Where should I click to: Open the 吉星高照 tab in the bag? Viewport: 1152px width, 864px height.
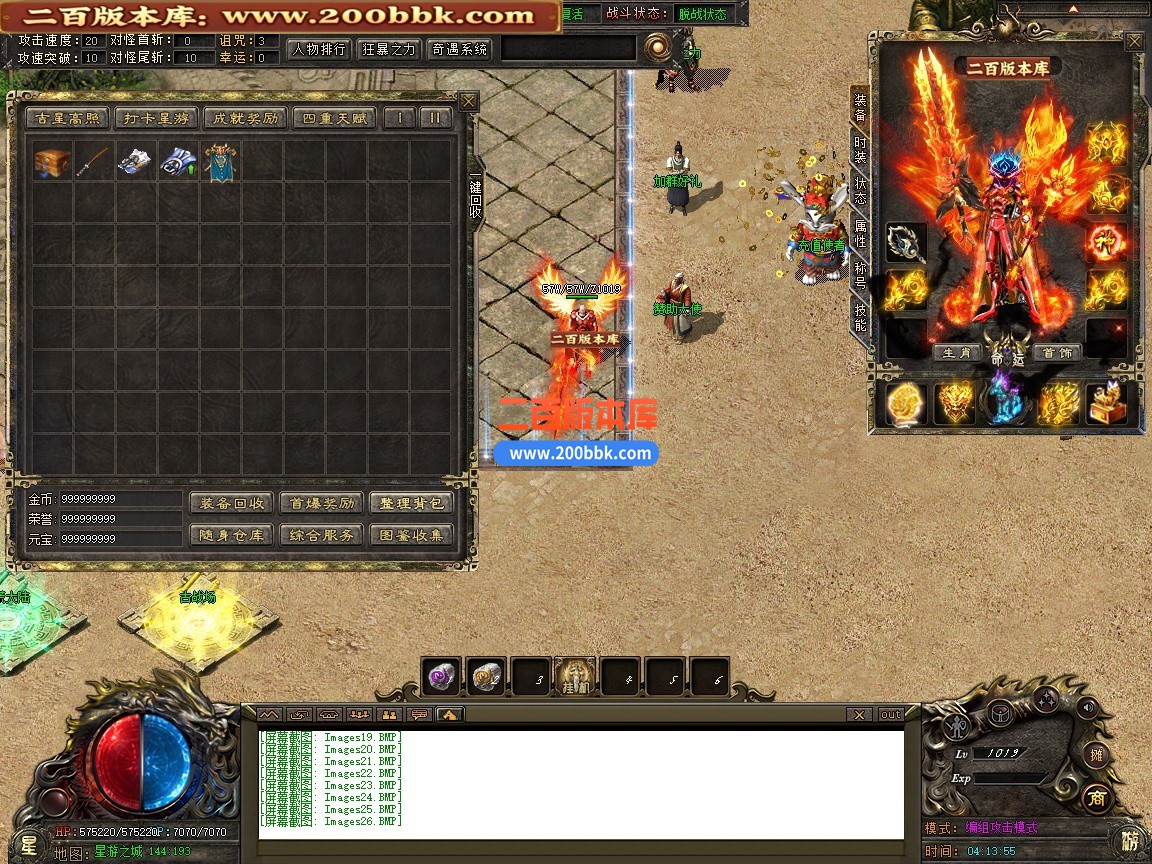click(66, 118)
